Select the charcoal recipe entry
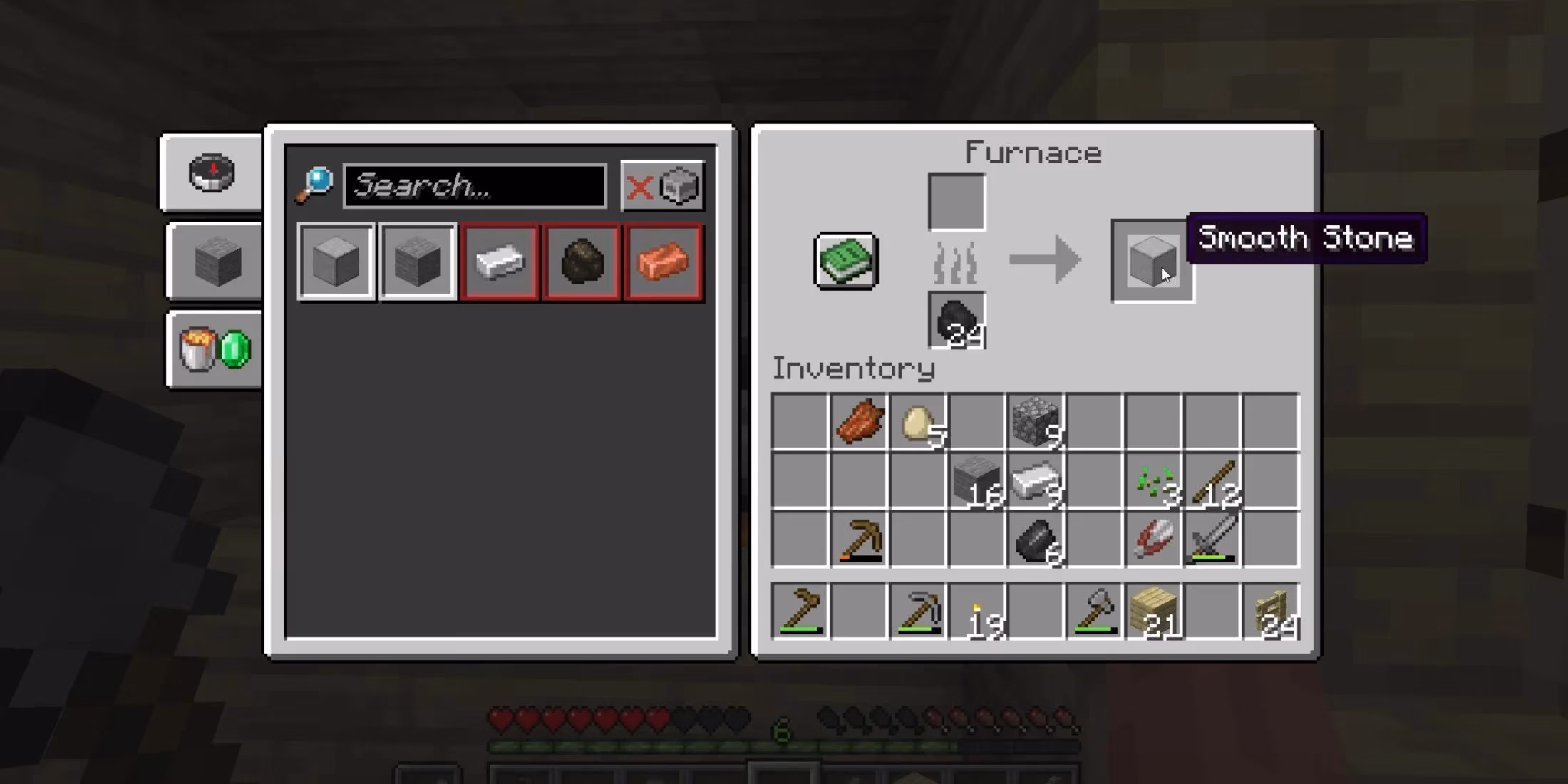The height and width of the screenshot is (784, 1568). (581, 262)
